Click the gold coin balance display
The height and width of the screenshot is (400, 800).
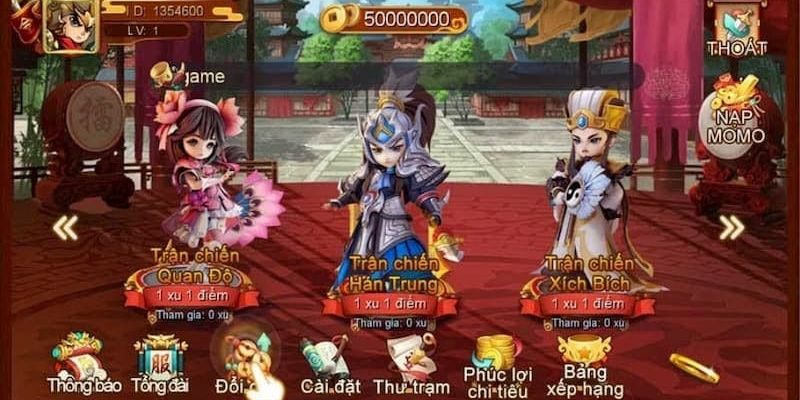(396, 19)
